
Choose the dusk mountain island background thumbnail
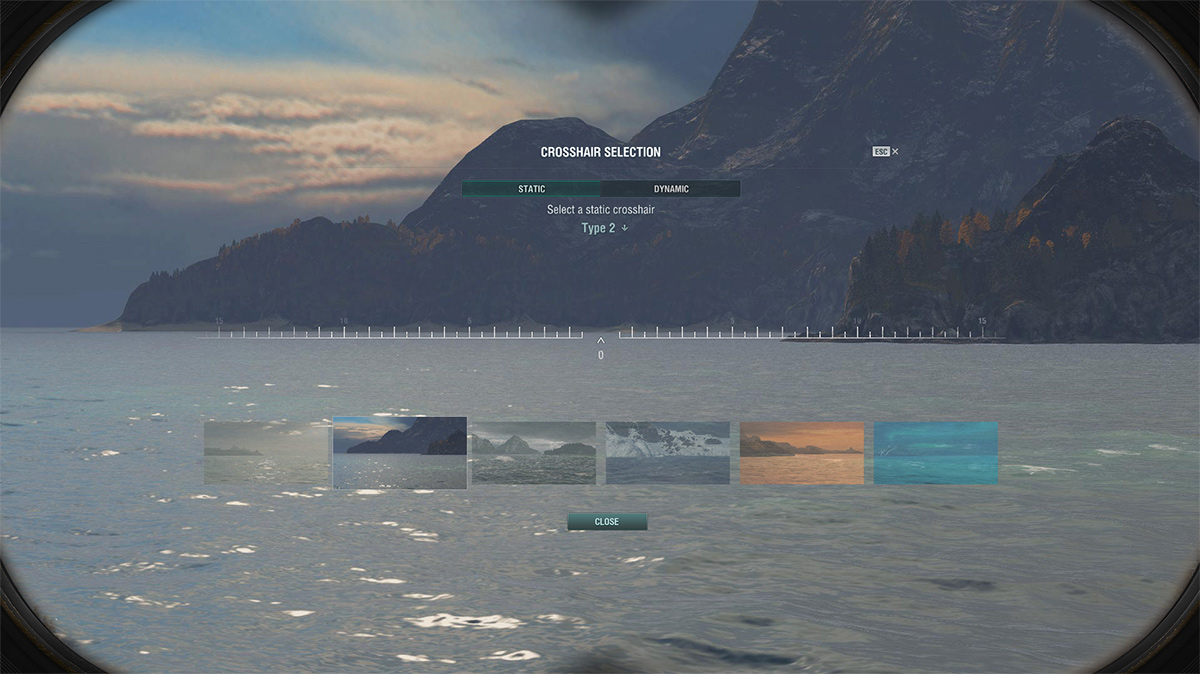pos(400,453)
